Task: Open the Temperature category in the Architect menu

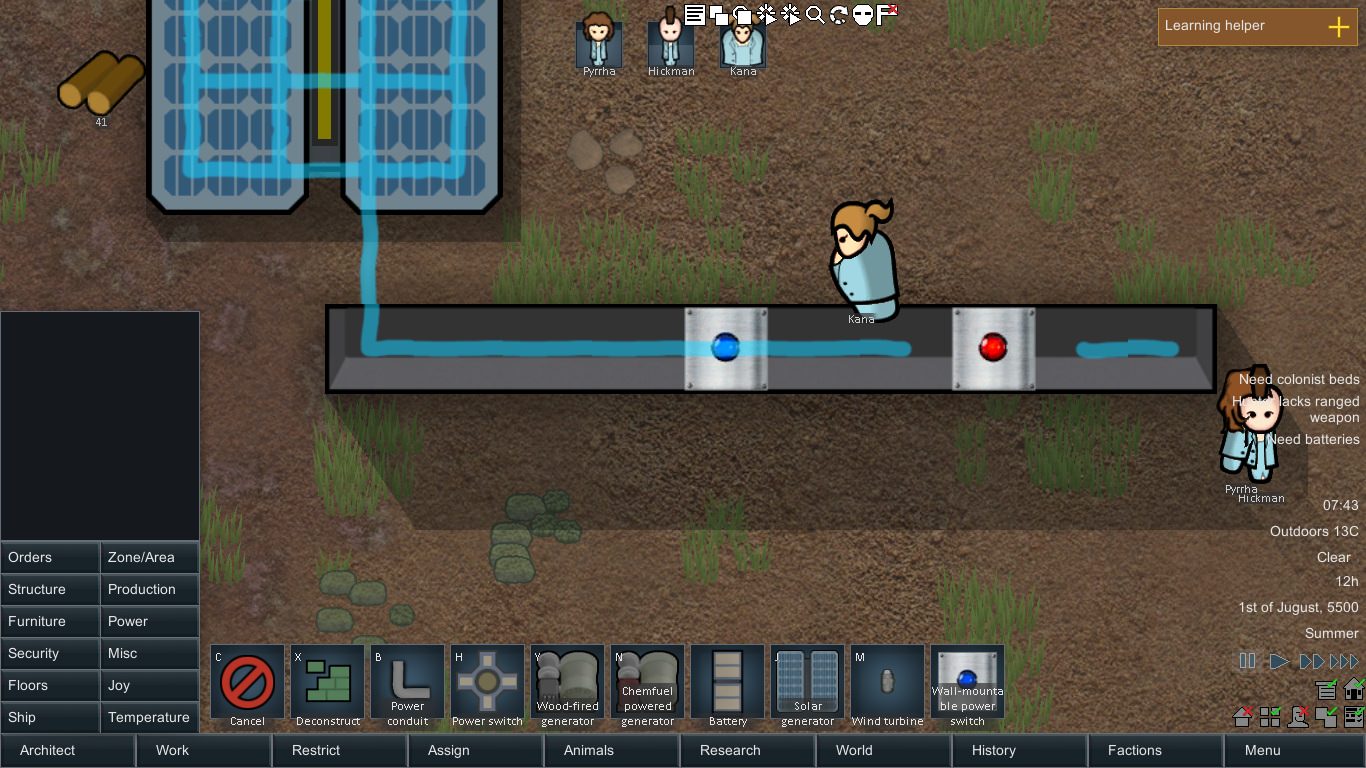Action: coord(149,717)
